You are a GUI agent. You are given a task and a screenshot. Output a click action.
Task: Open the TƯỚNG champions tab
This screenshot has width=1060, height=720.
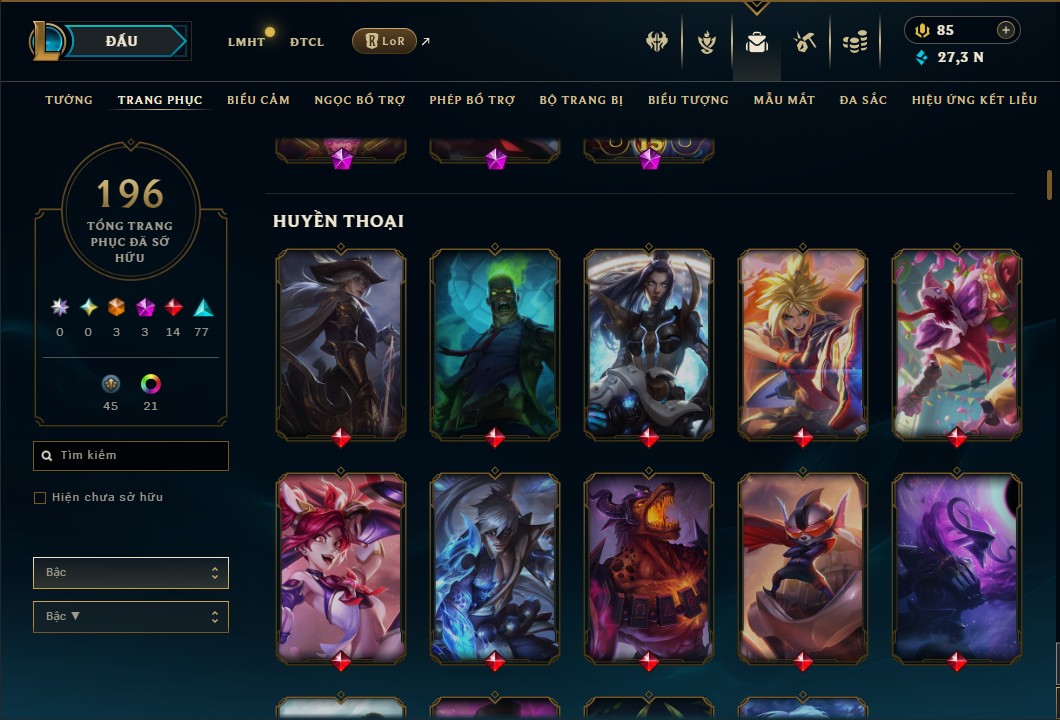point(69,100)
